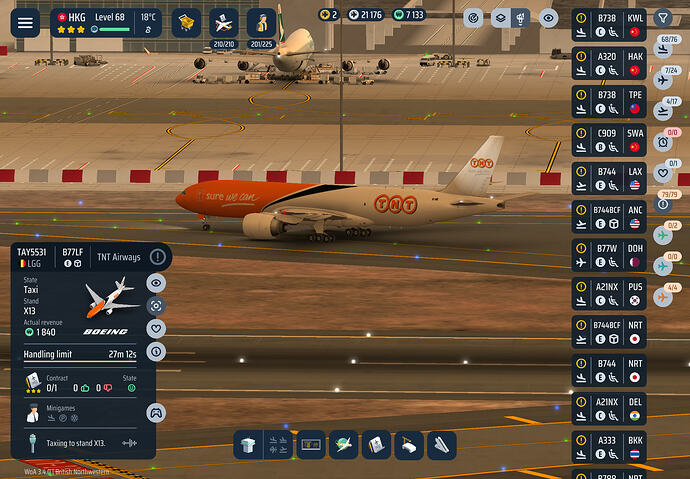
Task: Open minigames with the gamepad button
Action: (x=156, y=411)
